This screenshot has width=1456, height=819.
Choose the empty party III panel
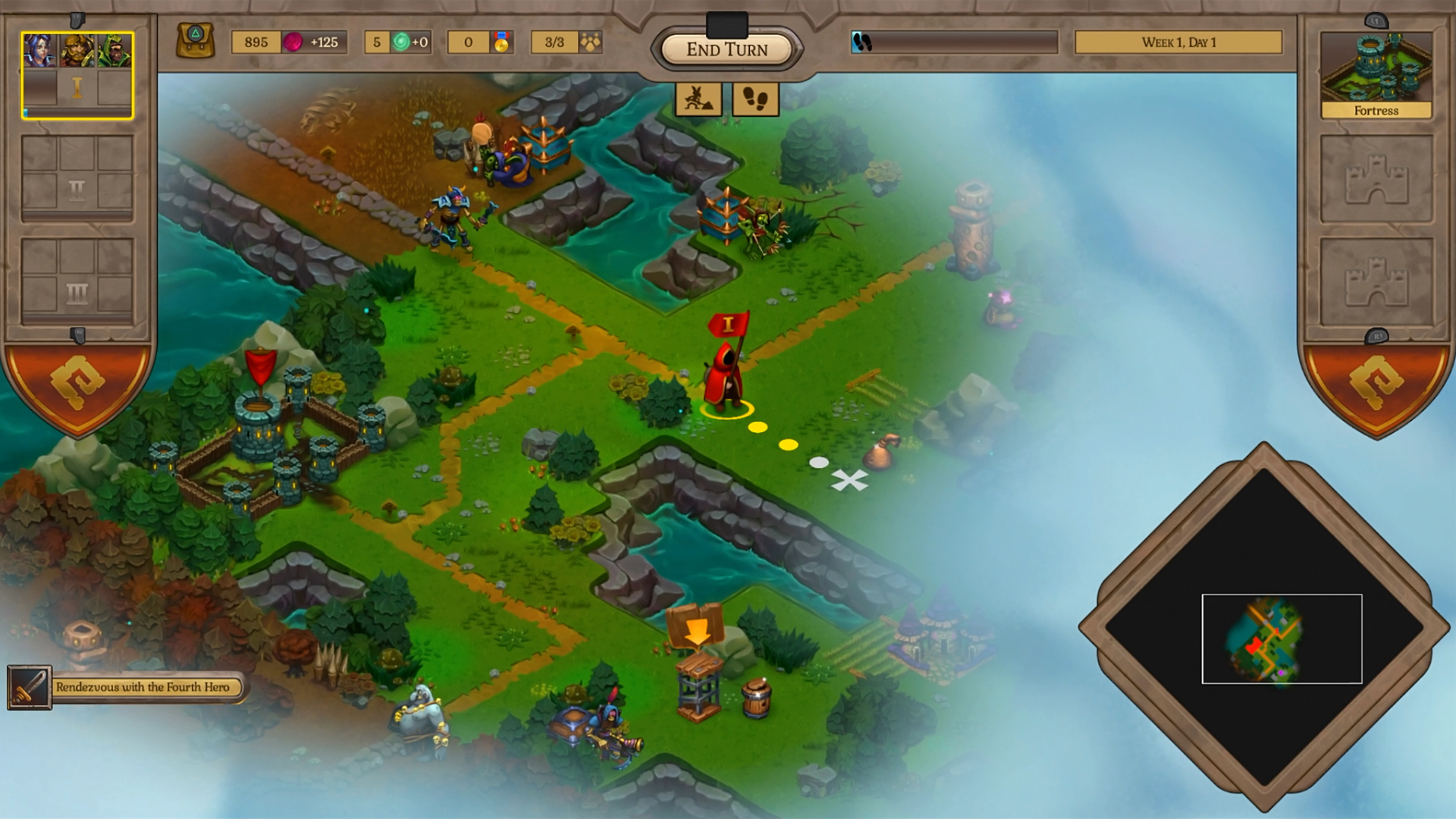tap(77, 281)
